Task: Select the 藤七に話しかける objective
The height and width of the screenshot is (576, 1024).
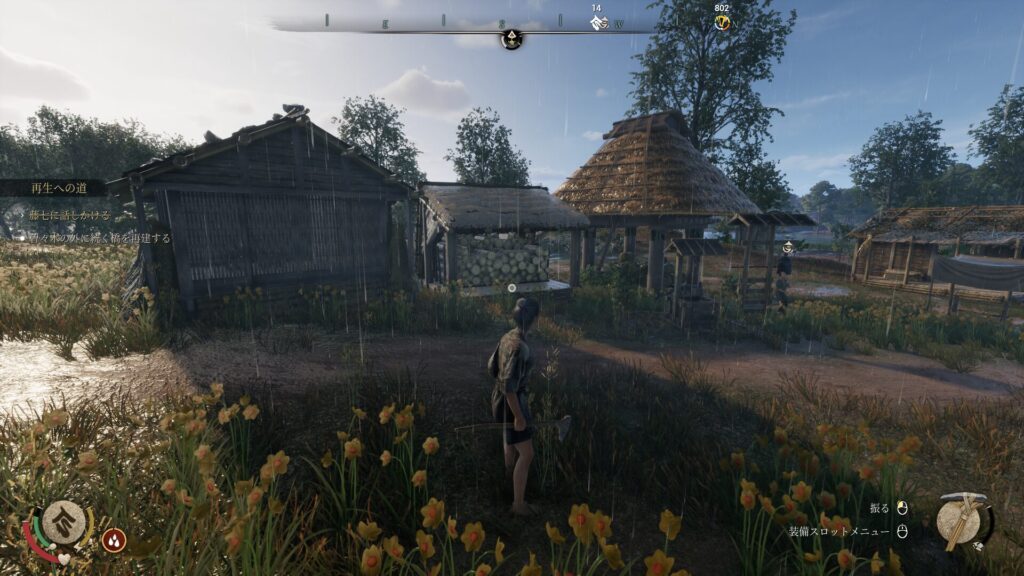Action: coord(70,215)
